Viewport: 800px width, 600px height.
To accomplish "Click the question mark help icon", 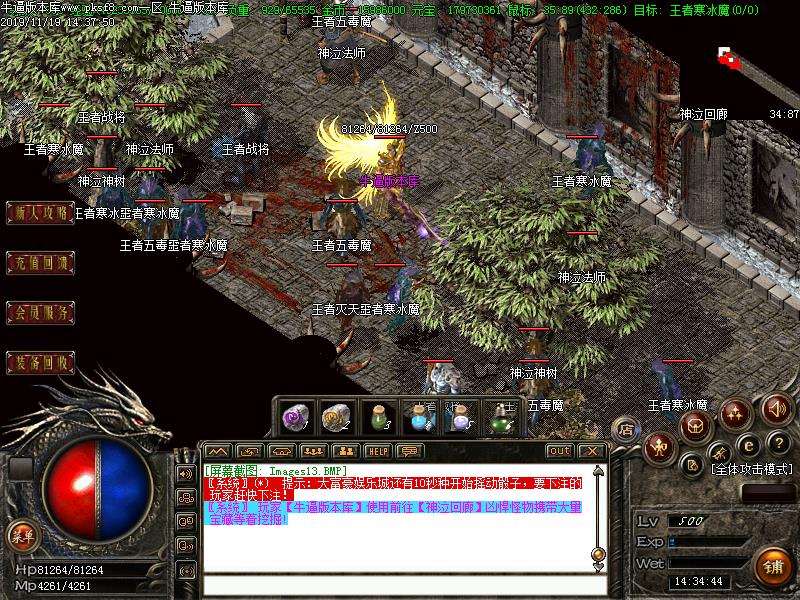I will pos(777,443).
